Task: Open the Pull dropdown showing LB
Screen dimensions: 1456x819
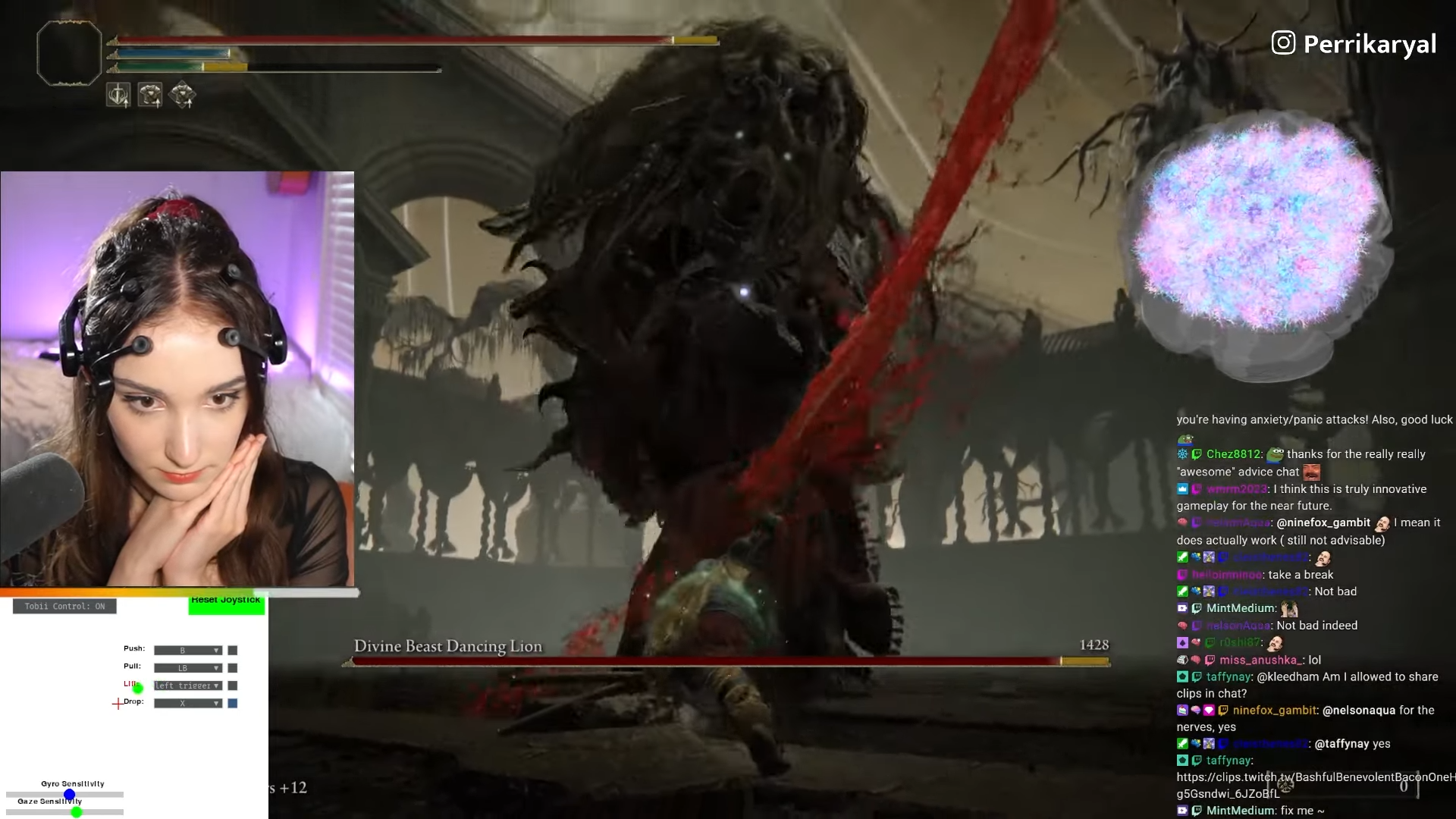Action: click(188, 668)
